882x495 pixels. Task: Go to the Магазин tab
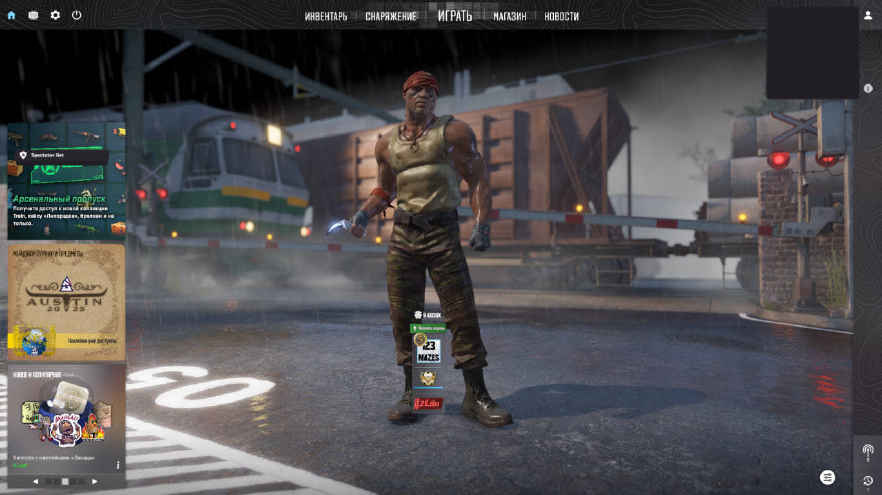pos(510,16)
